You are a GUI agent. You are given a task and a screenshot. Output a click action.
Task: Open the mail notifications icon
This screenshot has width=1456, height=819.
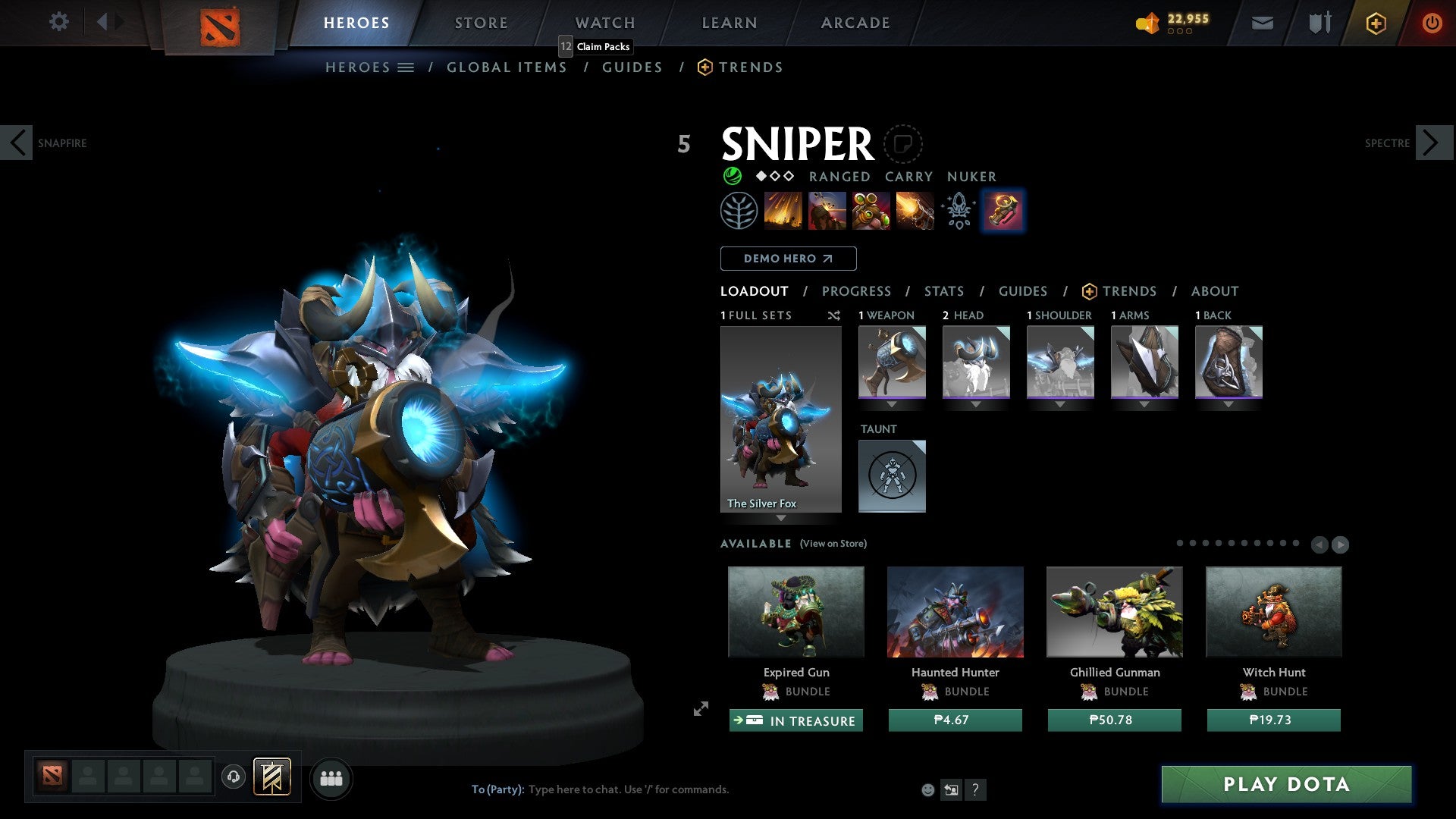point(1262,23)
